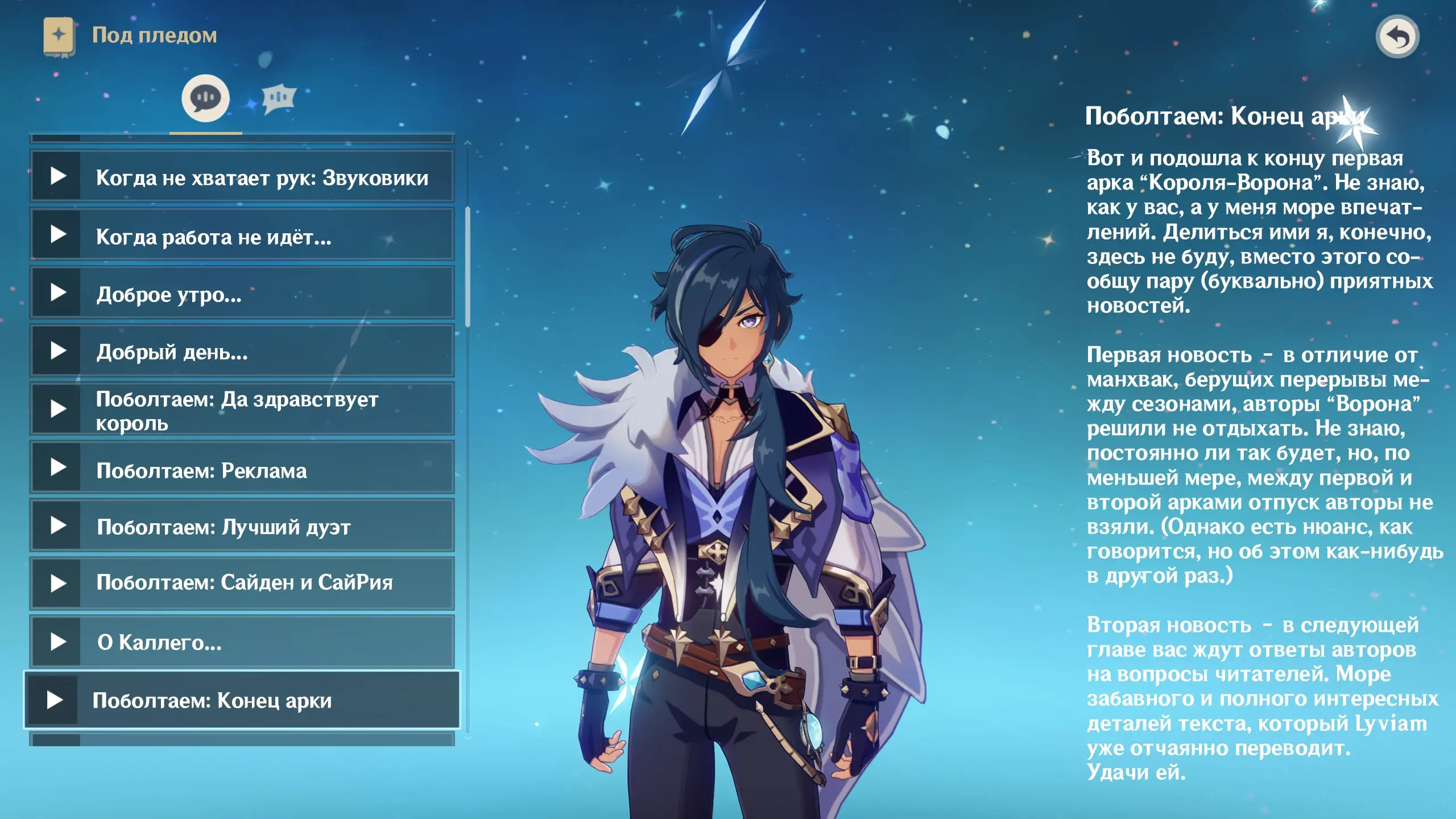Replay the selected "Поболтаем: Конец арки" entry
The image size is (1456, 819).
point(242,700)
